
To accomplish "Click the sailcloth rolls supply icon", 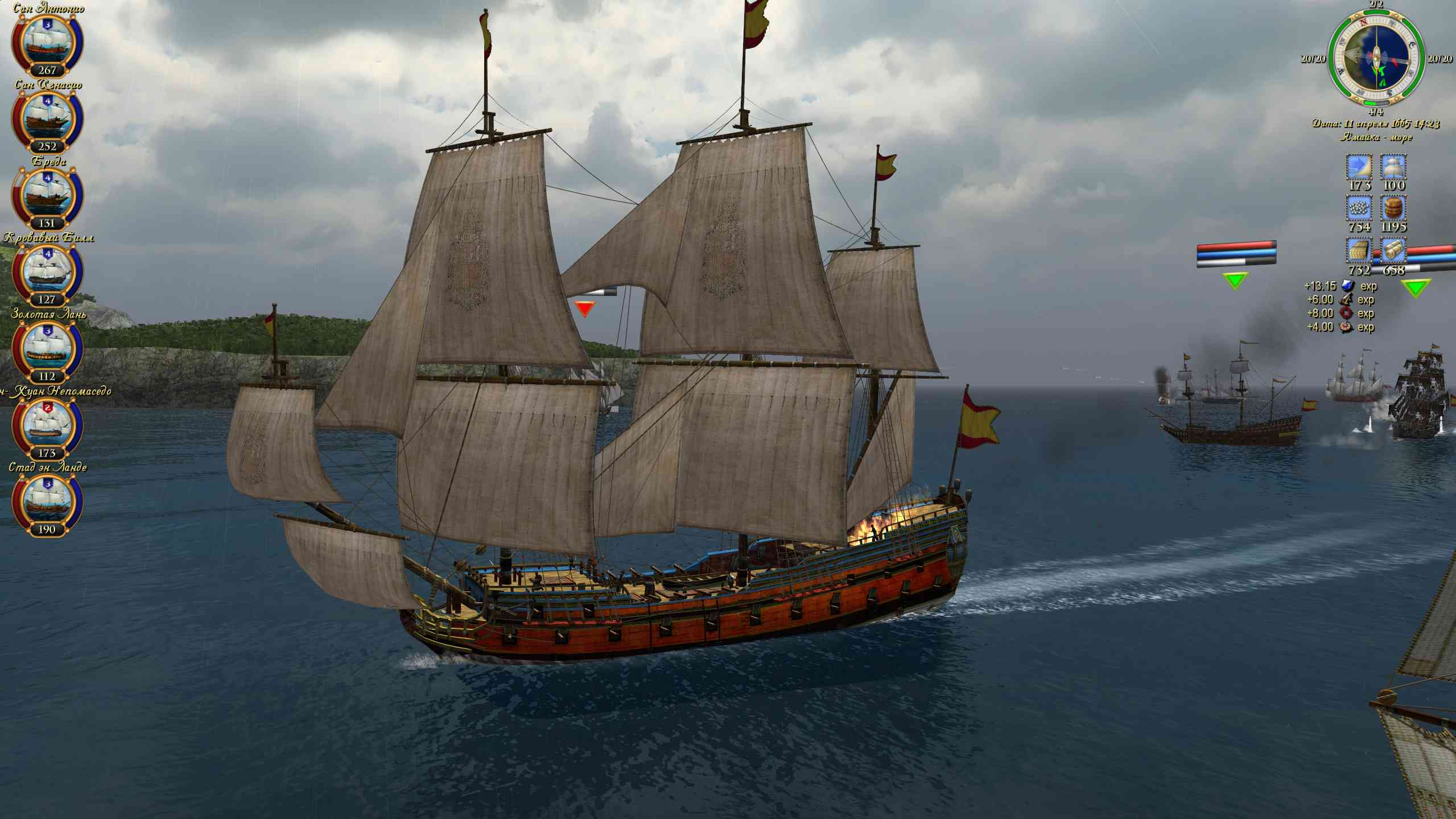I will (x=1393, y=251).
